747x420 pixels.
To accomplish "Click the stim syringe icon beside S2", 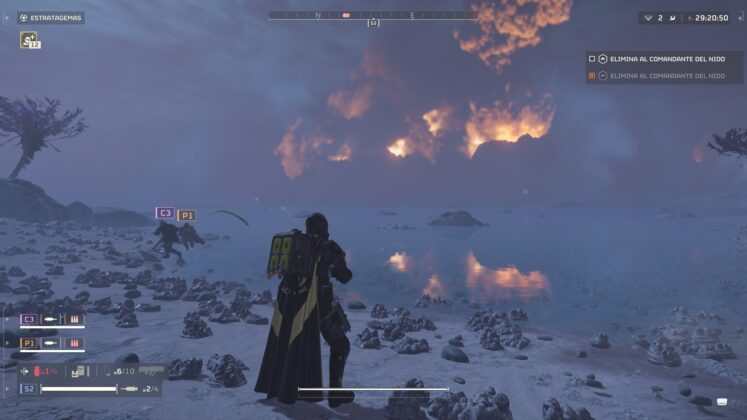I will (x=131, y=388).
